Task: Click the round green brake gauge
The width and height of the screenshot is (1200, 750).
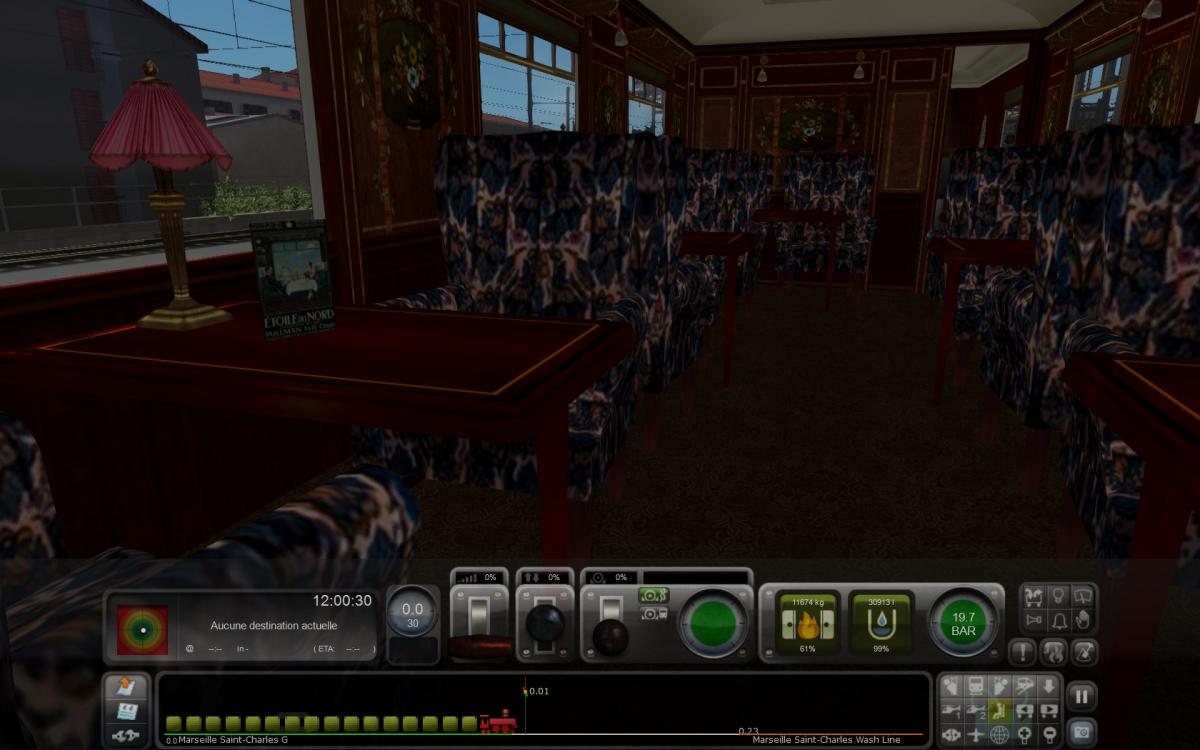Action: coord(714,623)
